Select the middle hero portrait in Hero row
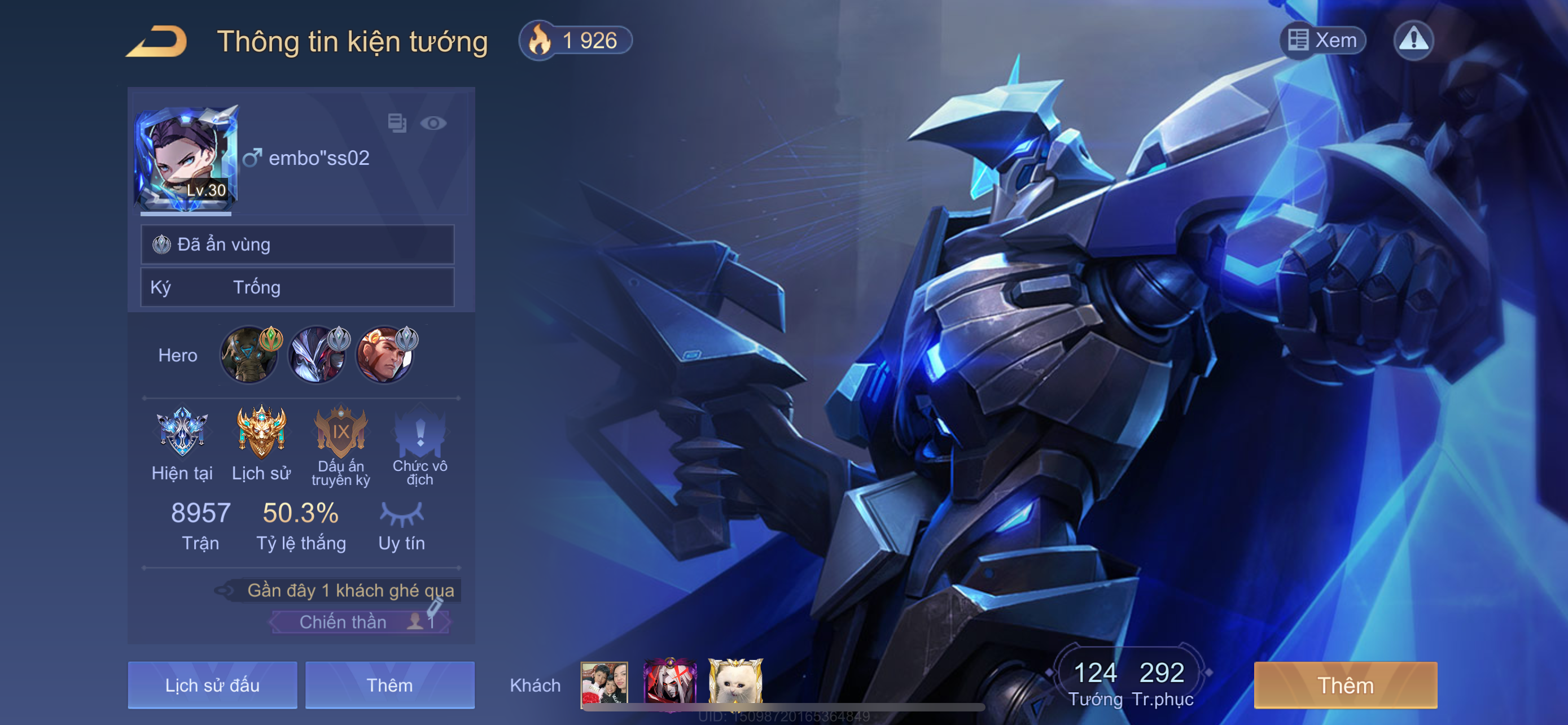1568x725 pixels. (318, 355)
